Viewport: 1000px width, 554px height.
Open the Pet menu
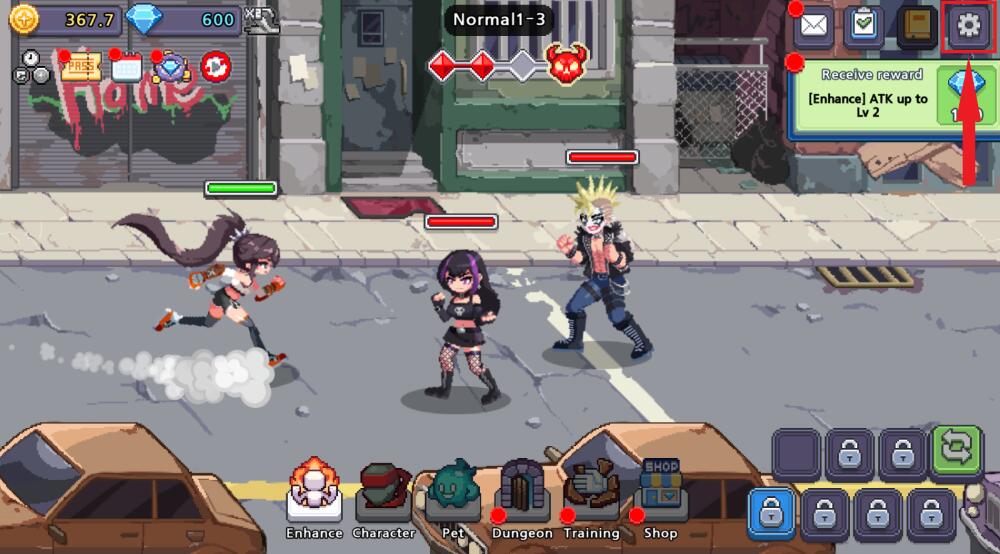click(x=453, y=493)
